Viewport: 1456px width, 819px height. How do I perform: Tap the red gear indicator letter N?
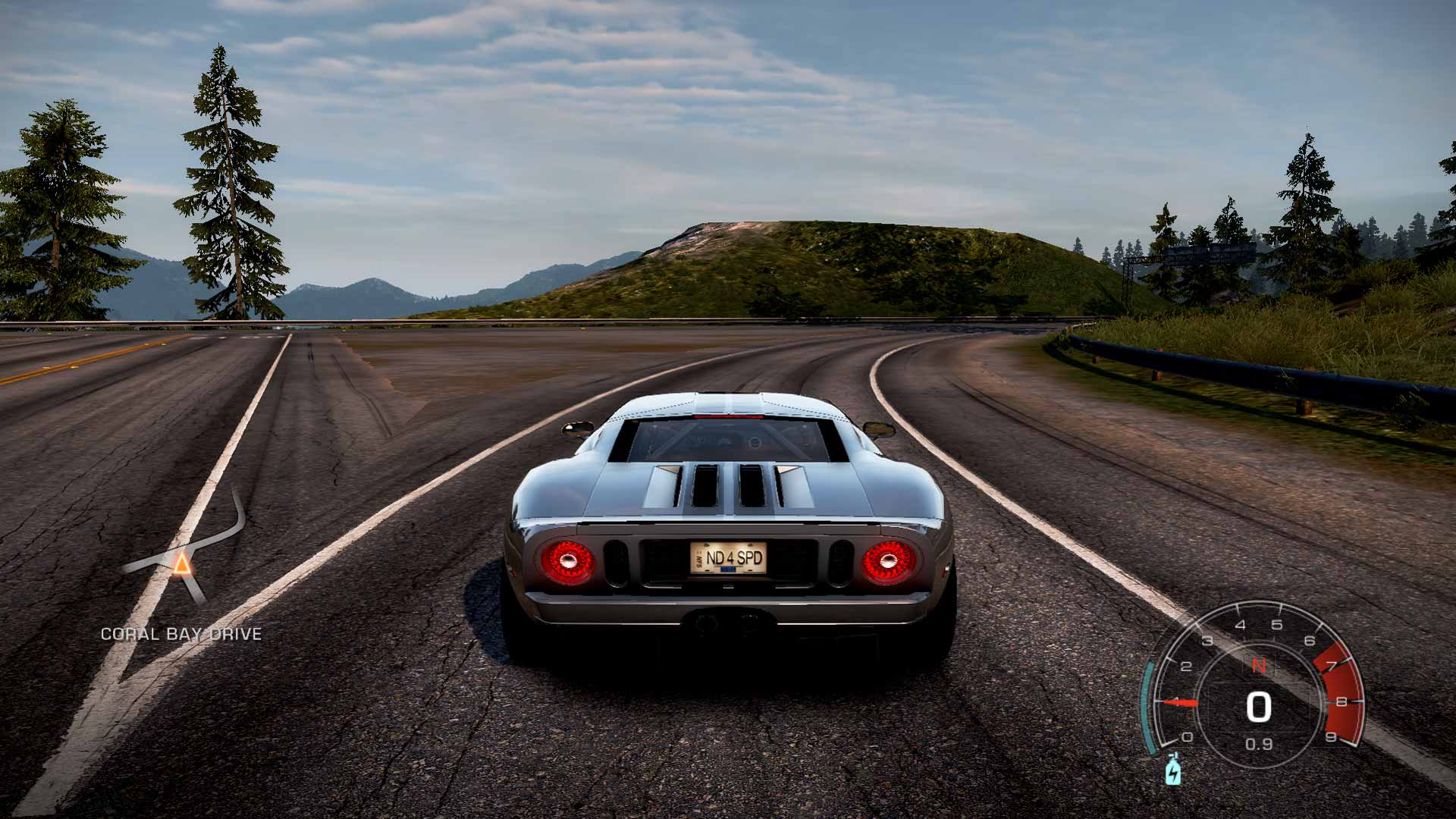1258,665
